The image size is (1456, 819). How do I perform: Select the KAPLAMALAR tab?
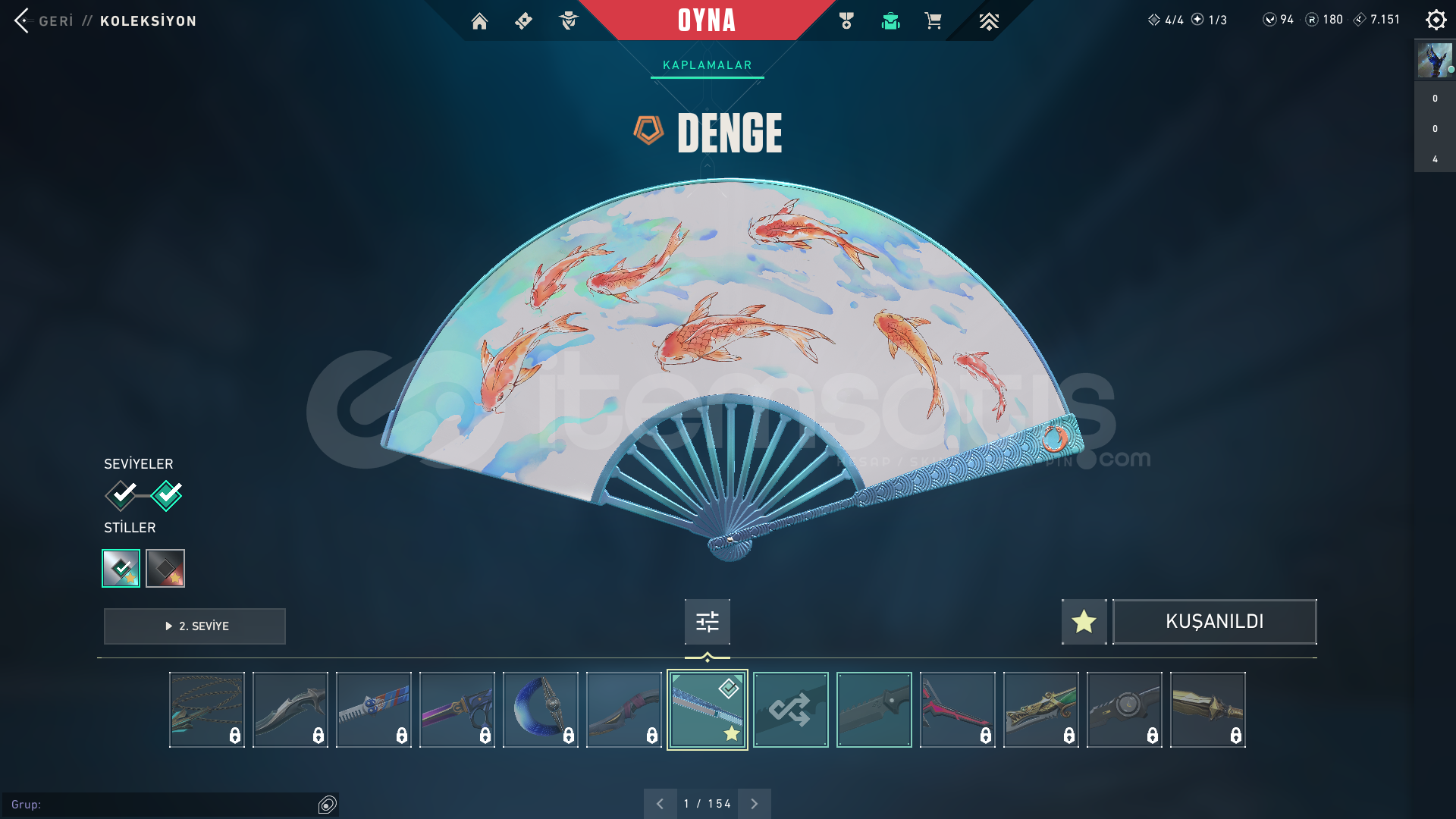click(x=707, y=65)
